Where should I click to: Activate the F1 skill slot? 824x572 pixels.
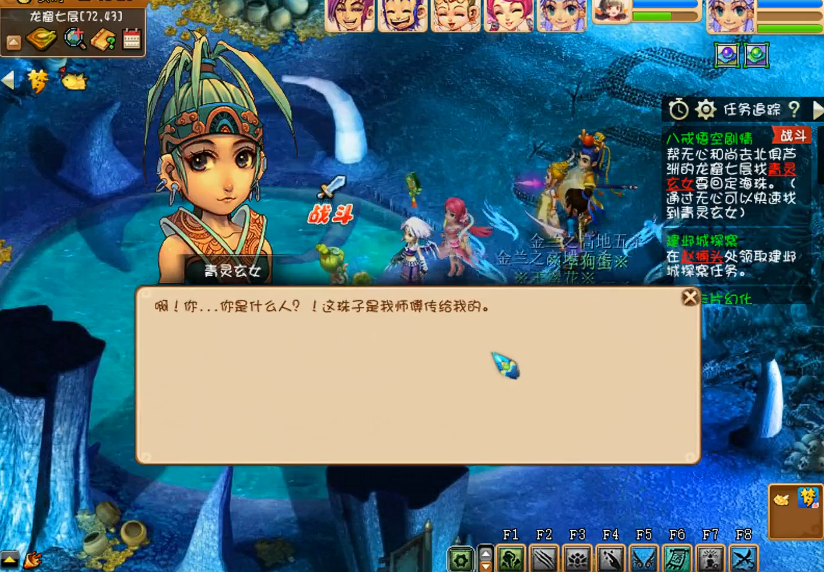tap(511, 558)
